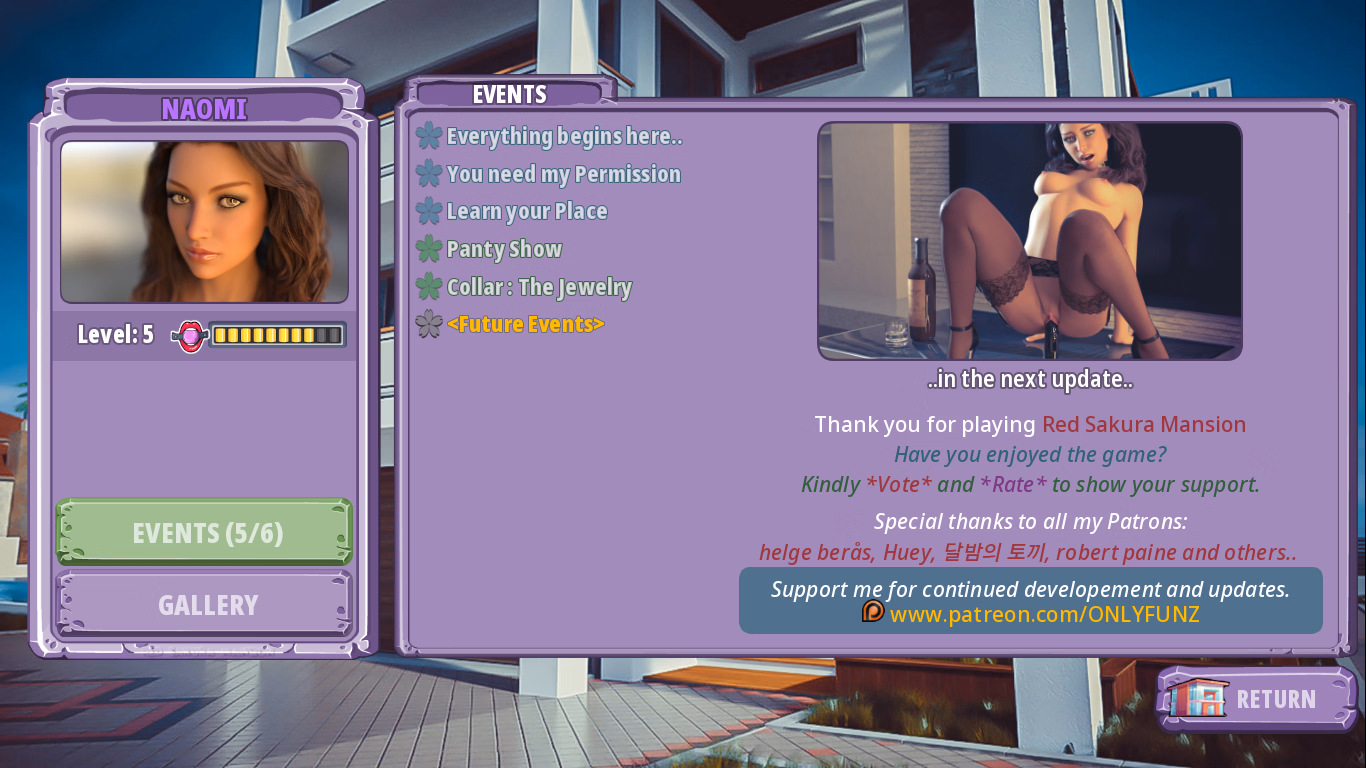1366x768 pixels.
Task: Click the house icon on the Return button
Action: [x=1197, y=699]
